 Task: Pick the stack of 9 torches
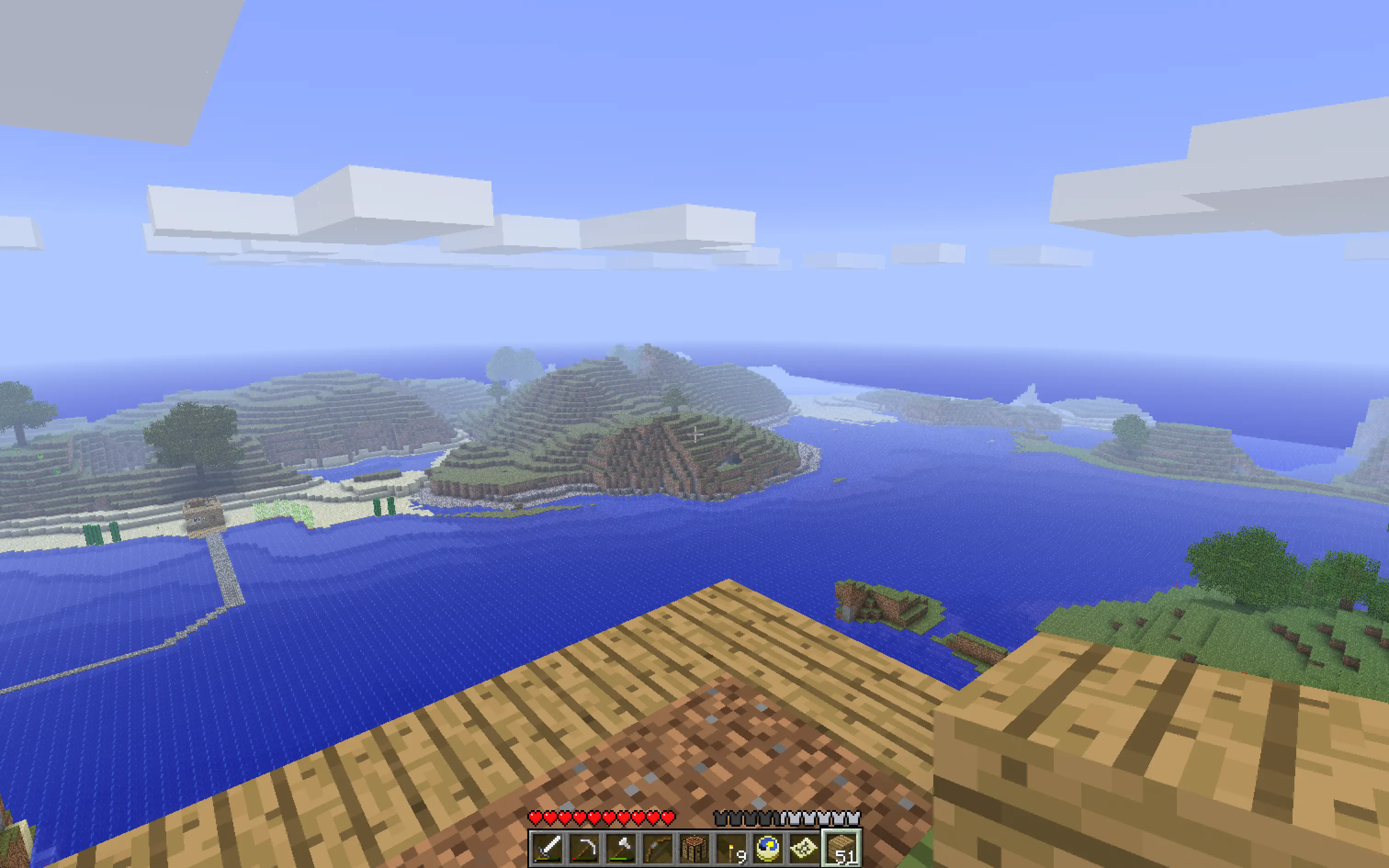(x=731, y=847)
